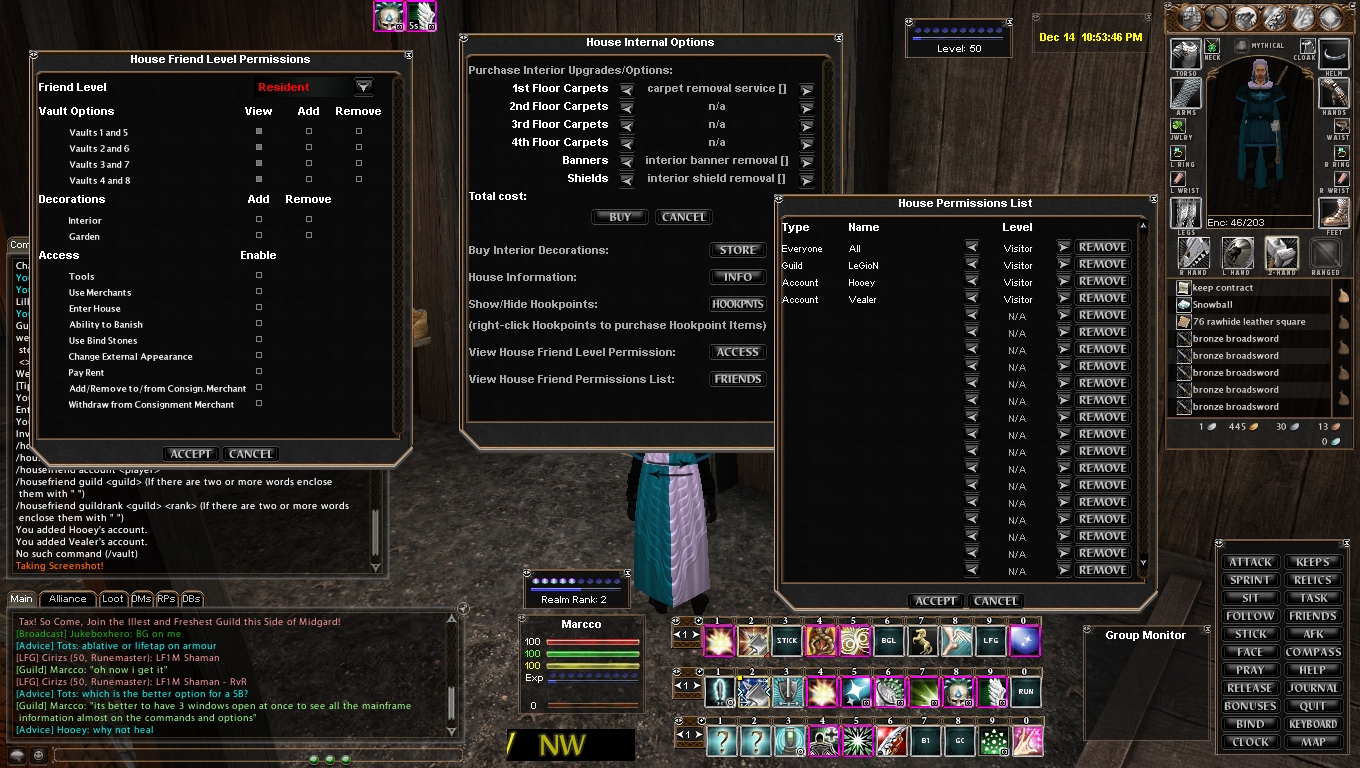Switch to the Alliance chat tab

(x=68, y=599)
